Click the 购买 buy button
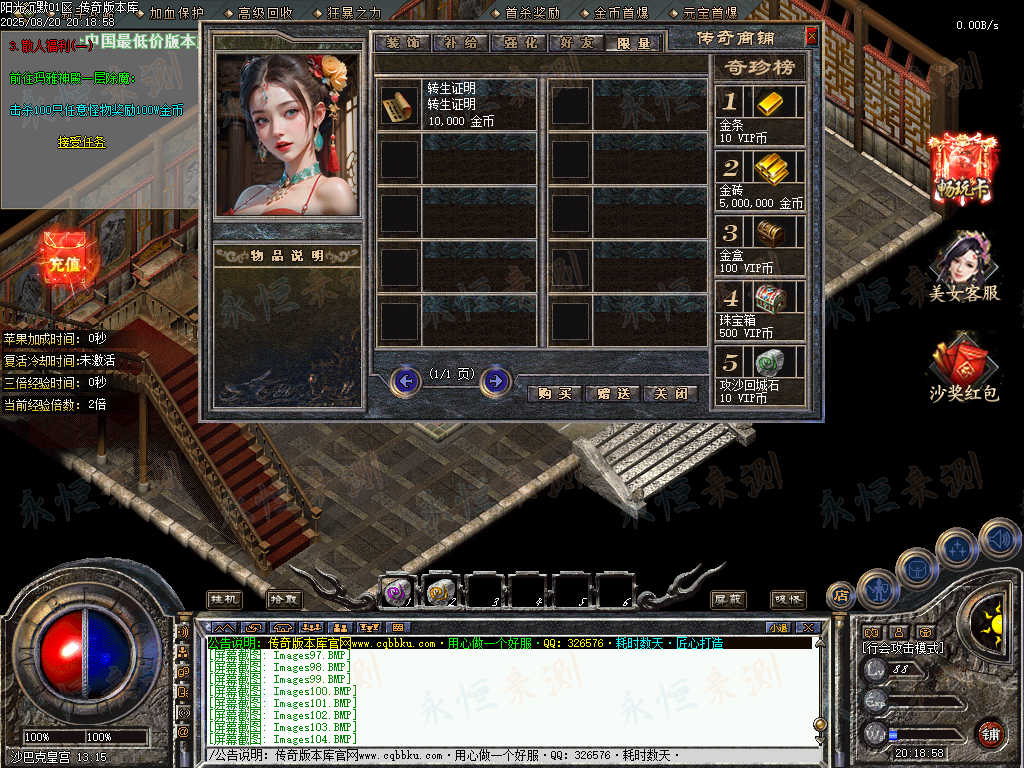Image resolution: width=1024 pixels, height=768 pixels. coord(554,393)
